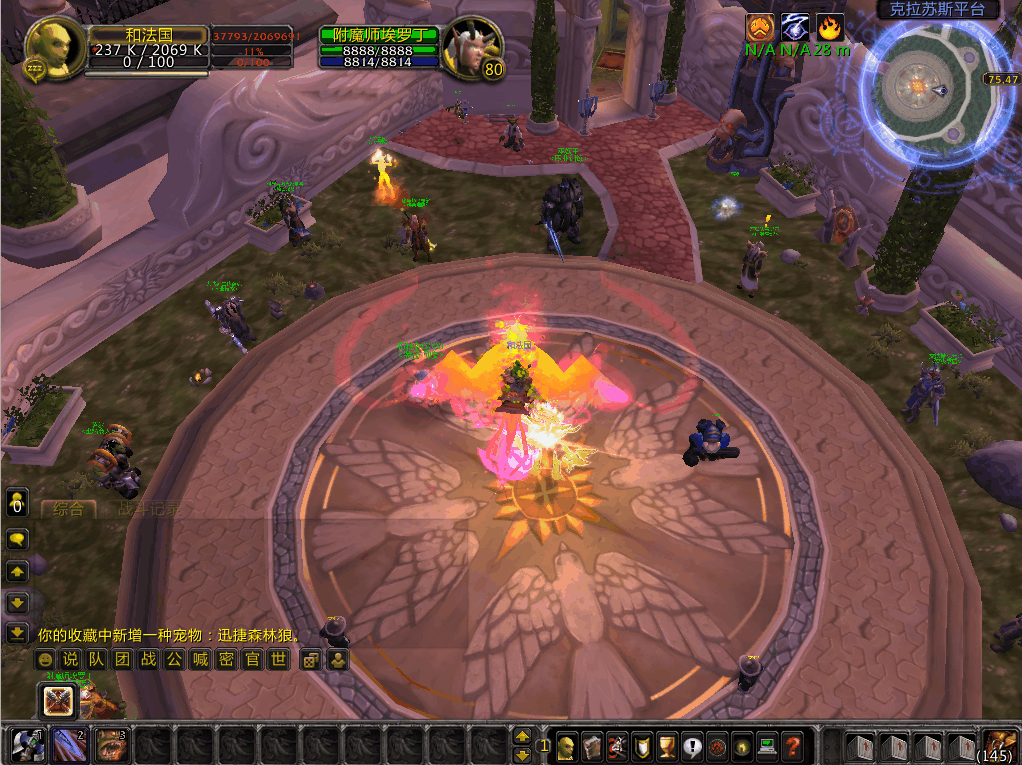Switch to 公 (guild) chat channel
Image resolution: width=1022 pixels, height=765 pixels.
click(x=174, y=659)
